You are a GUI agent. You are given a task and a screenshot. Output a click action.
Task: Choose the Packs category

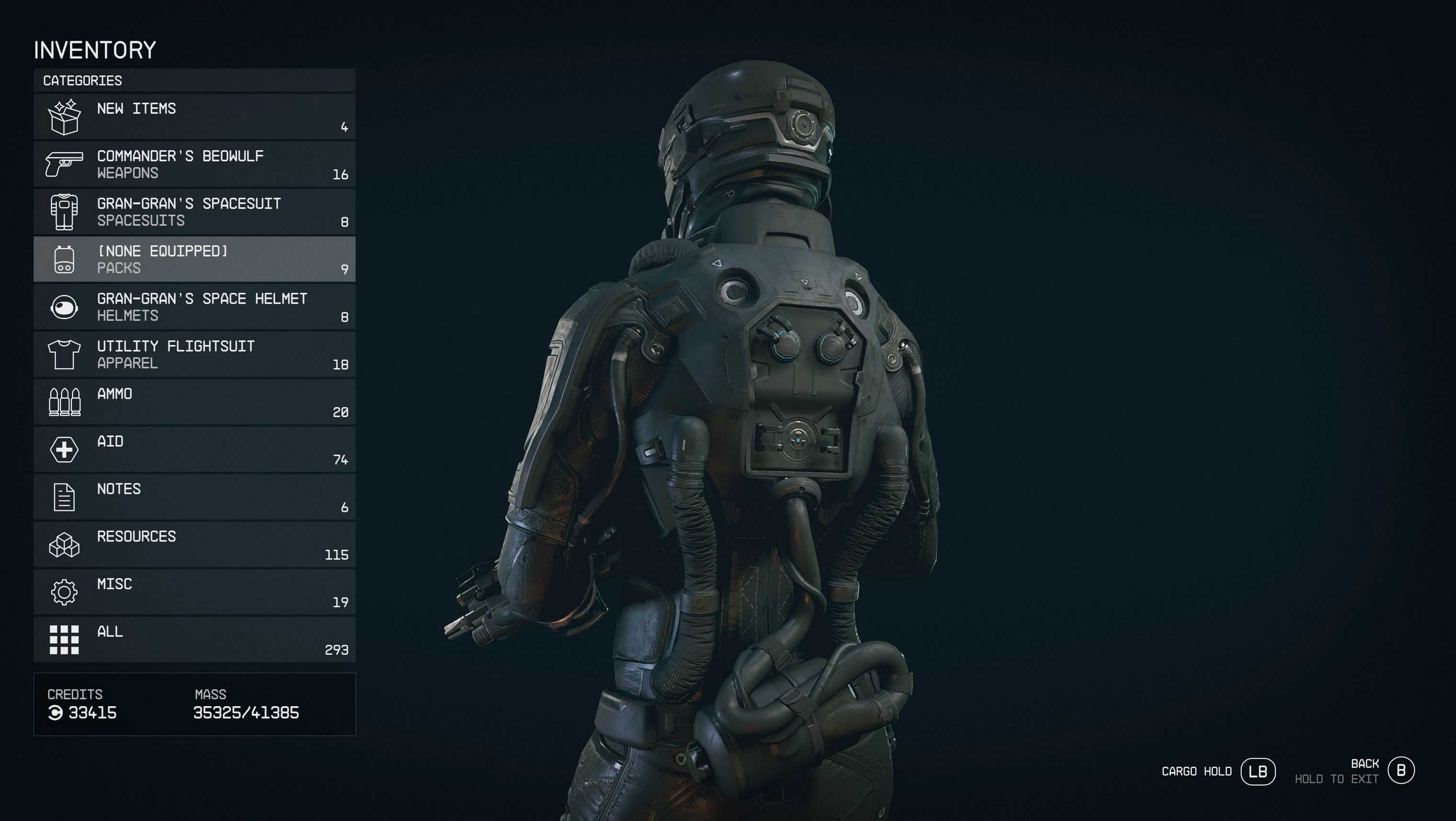(x=194, y=259)
